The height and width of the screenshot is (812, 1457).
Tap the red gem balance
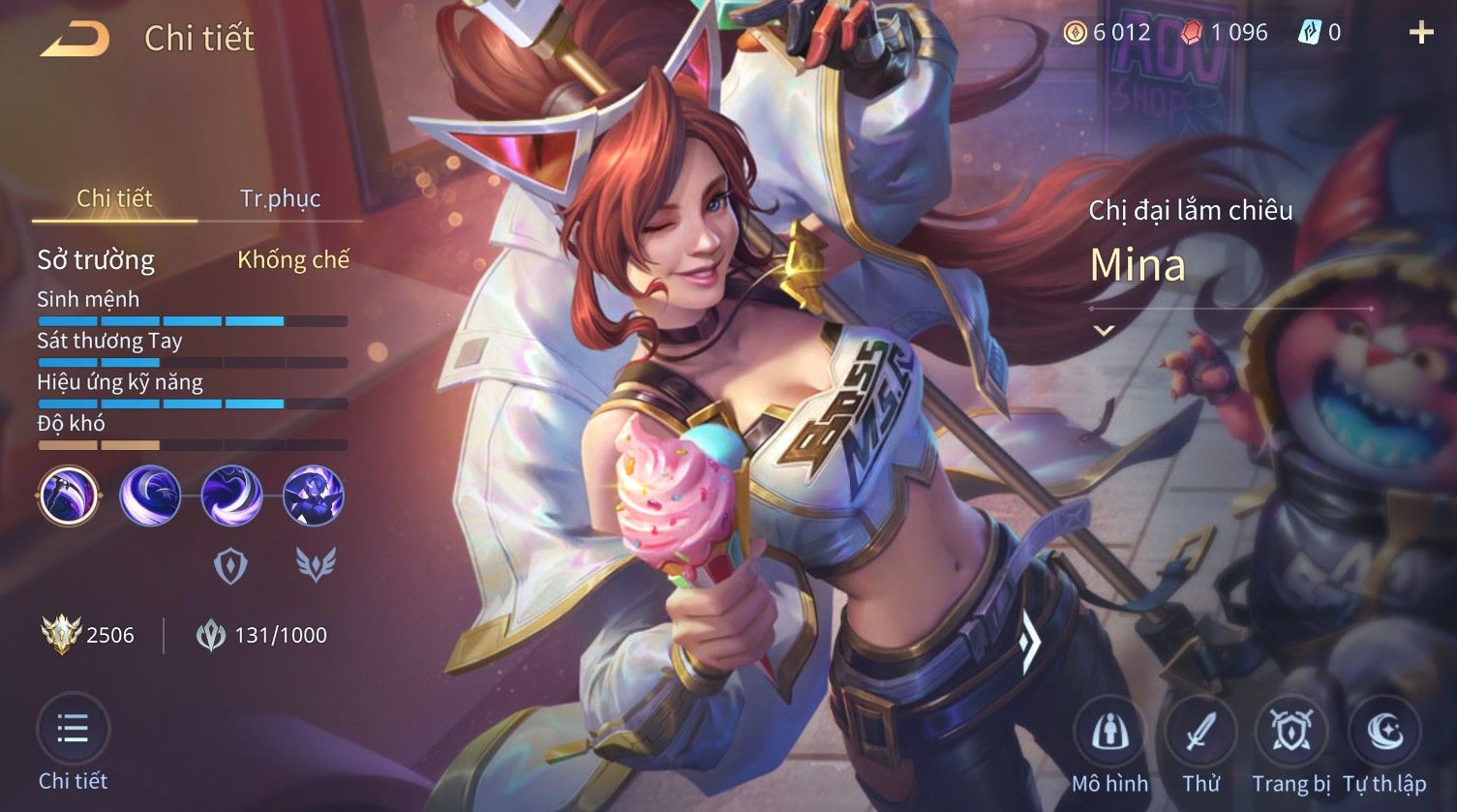1225,33
